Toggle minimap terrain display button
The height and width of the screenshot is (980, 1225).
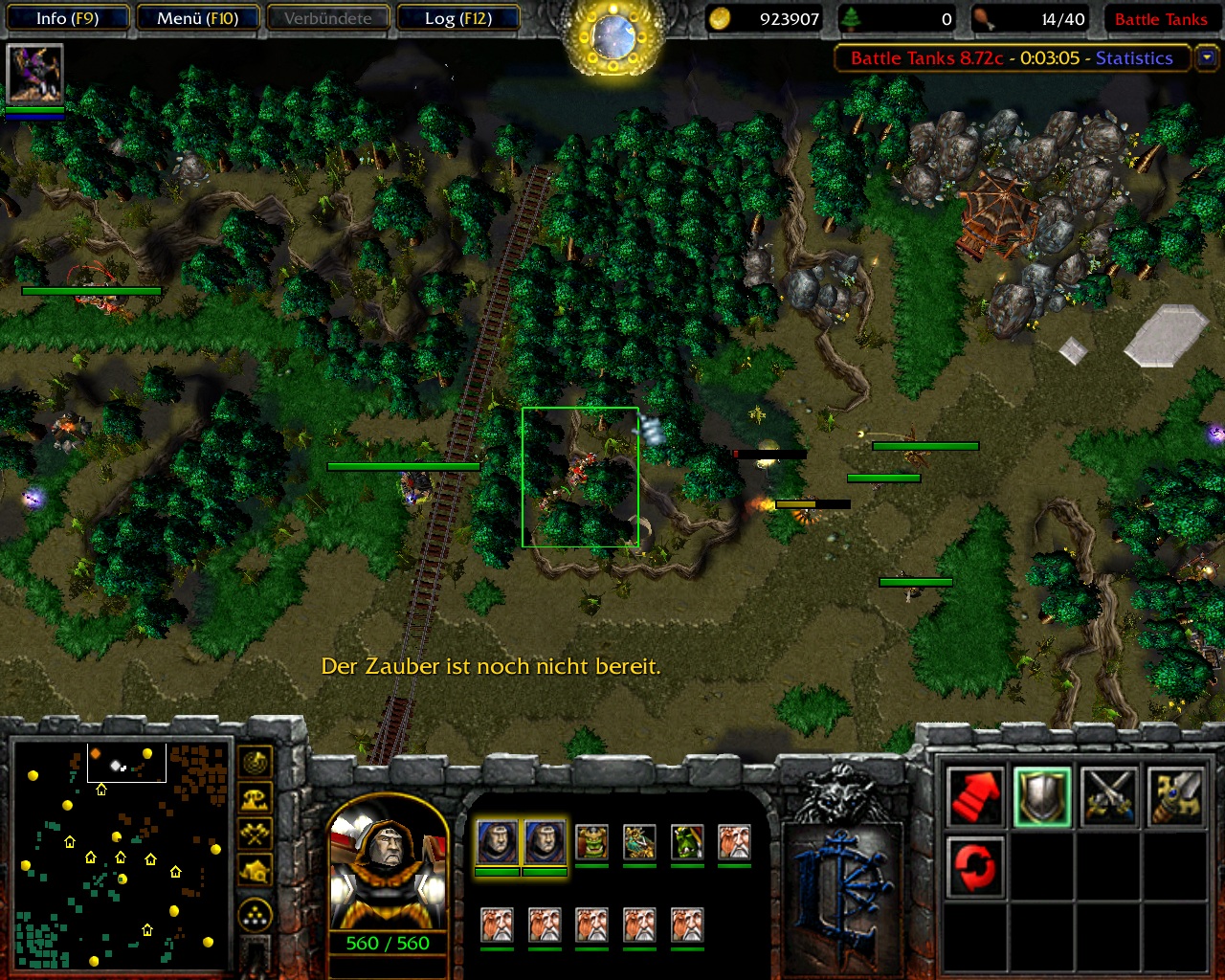click(x=255, y=798)
